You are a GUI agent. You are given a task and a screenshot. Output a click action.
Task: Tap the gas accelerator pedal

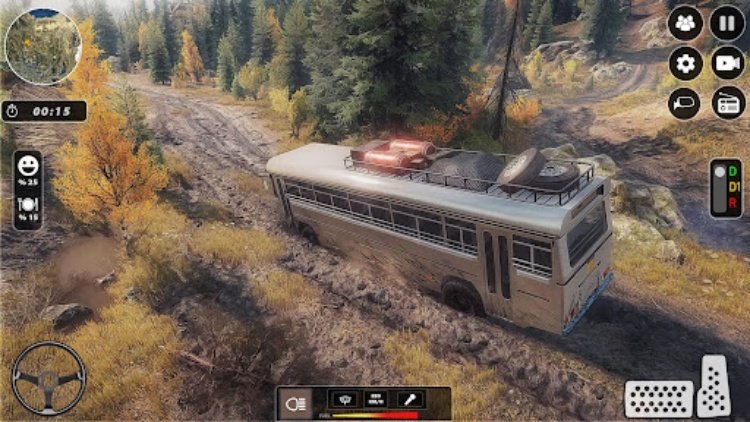point(714,386)
